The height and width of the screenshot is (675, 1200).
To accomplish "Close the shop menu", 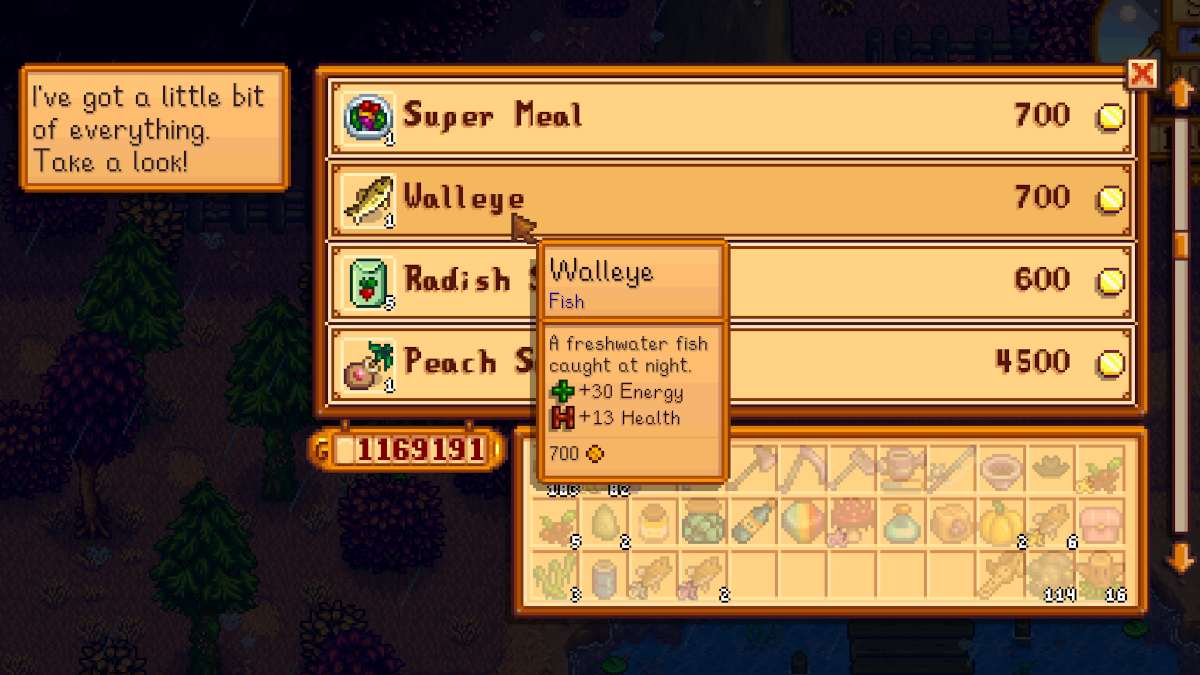I will pos(1141,74).
